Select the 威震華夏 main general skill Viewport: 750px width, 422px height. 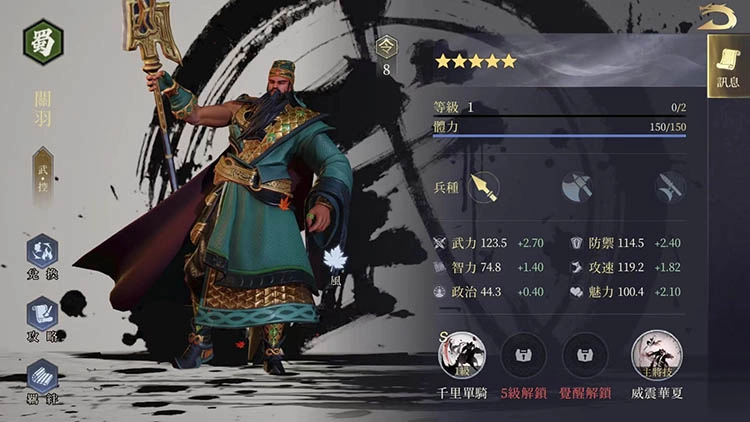pyautogui.click(x=655, y=353)
